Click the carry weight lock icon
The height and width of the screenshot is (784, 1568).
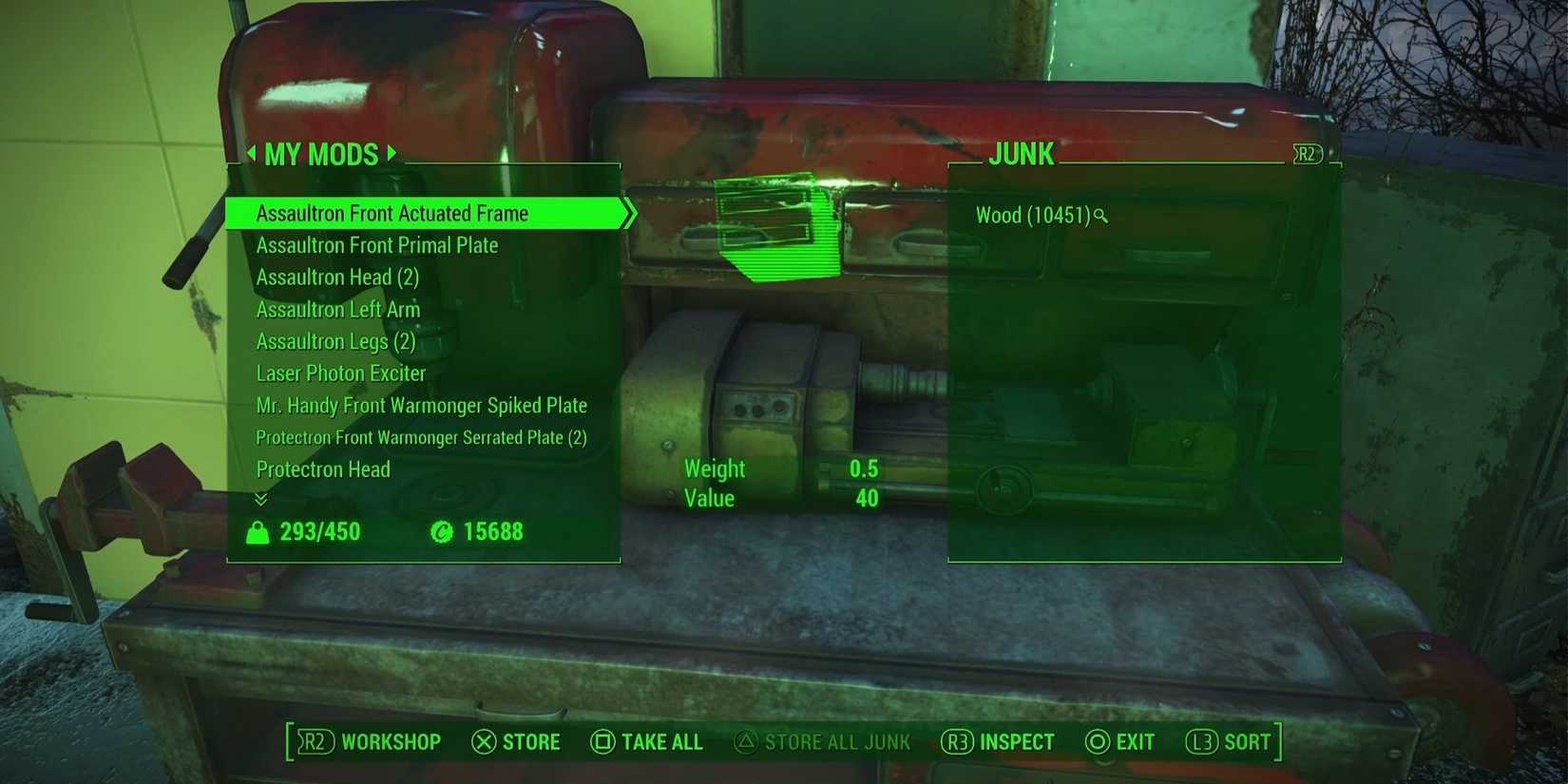click(x=258, y=532)
